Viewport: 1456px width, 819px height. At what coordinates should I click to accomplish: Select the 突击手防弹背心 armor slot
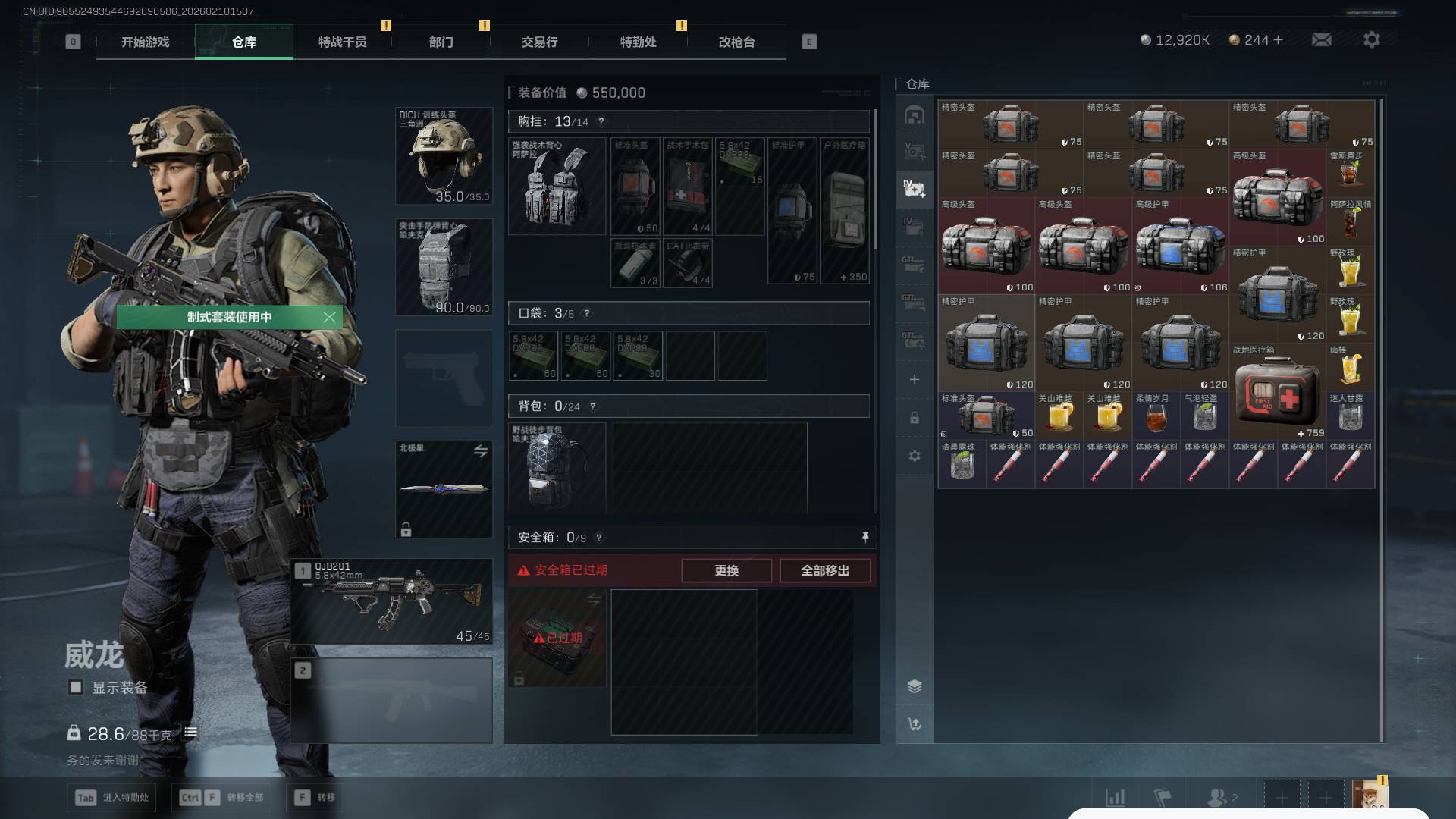(444, 267)
